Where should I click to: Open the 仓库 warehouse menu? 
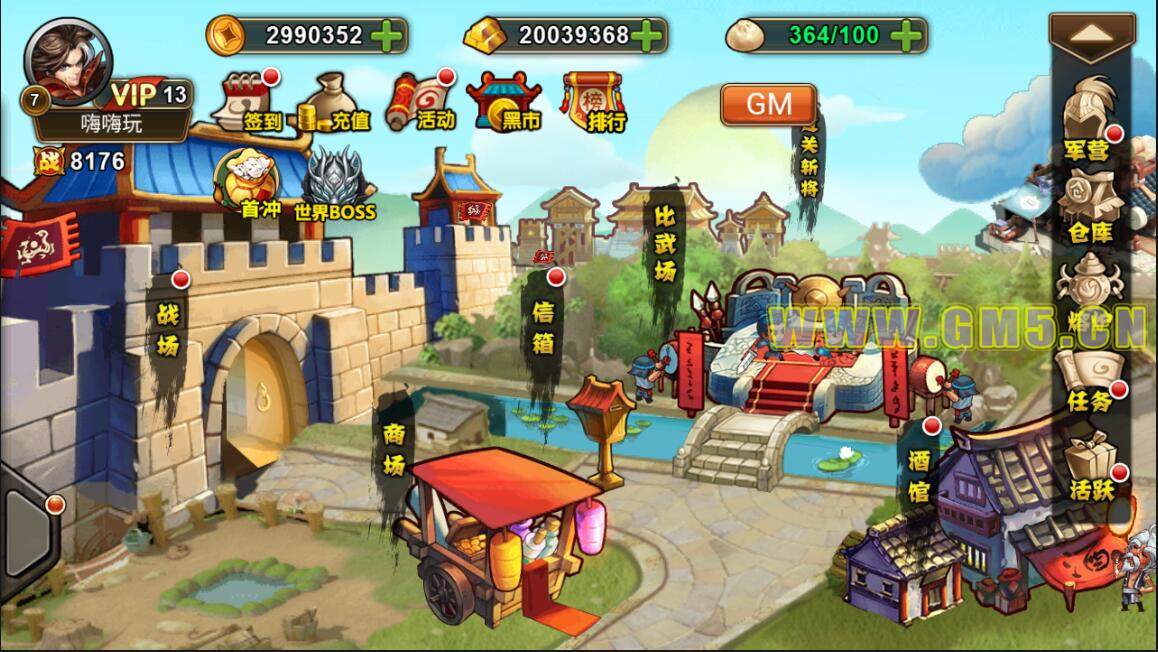[1088, 205]
